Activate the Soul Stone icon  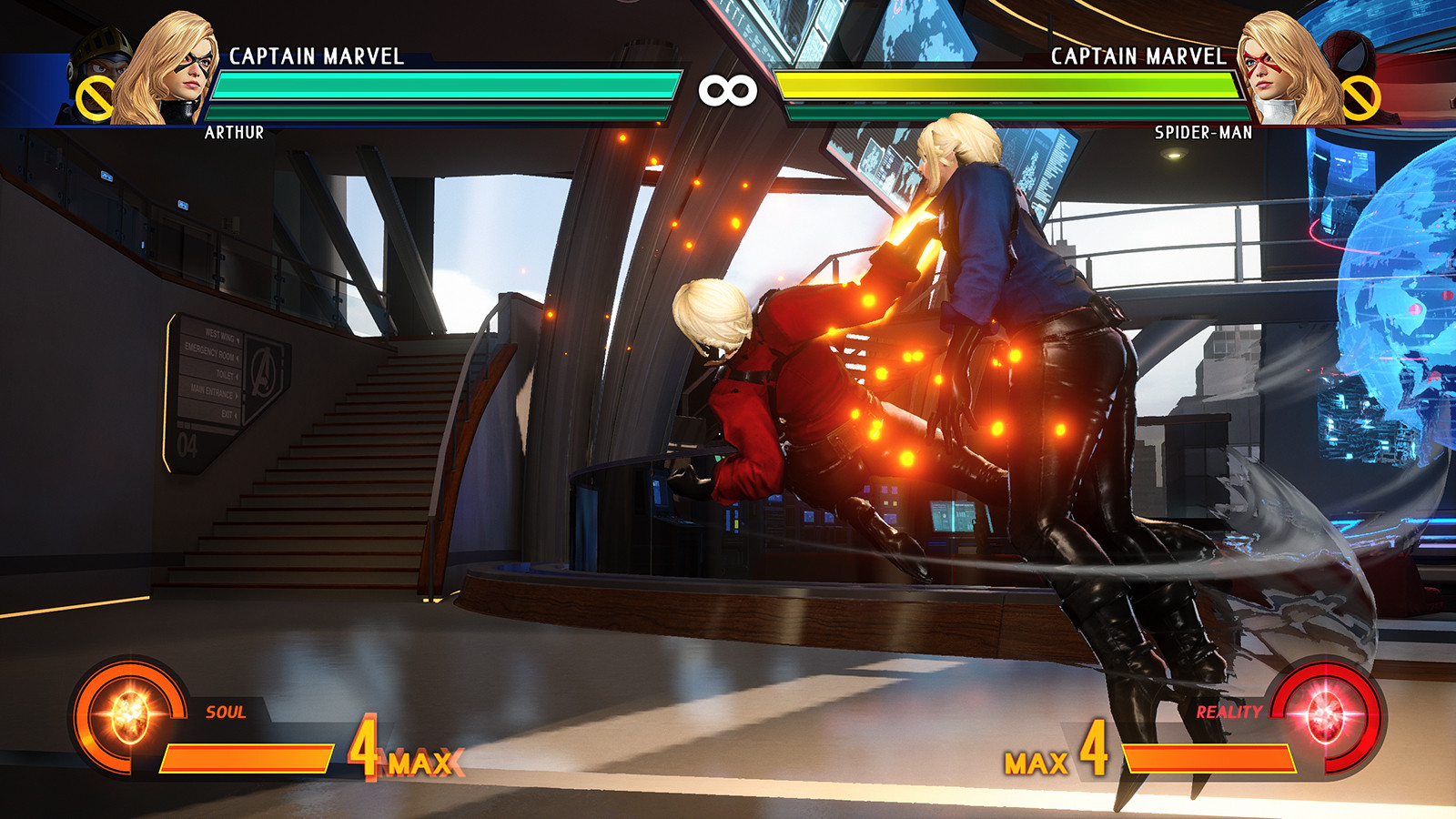(x=128, y=715)
